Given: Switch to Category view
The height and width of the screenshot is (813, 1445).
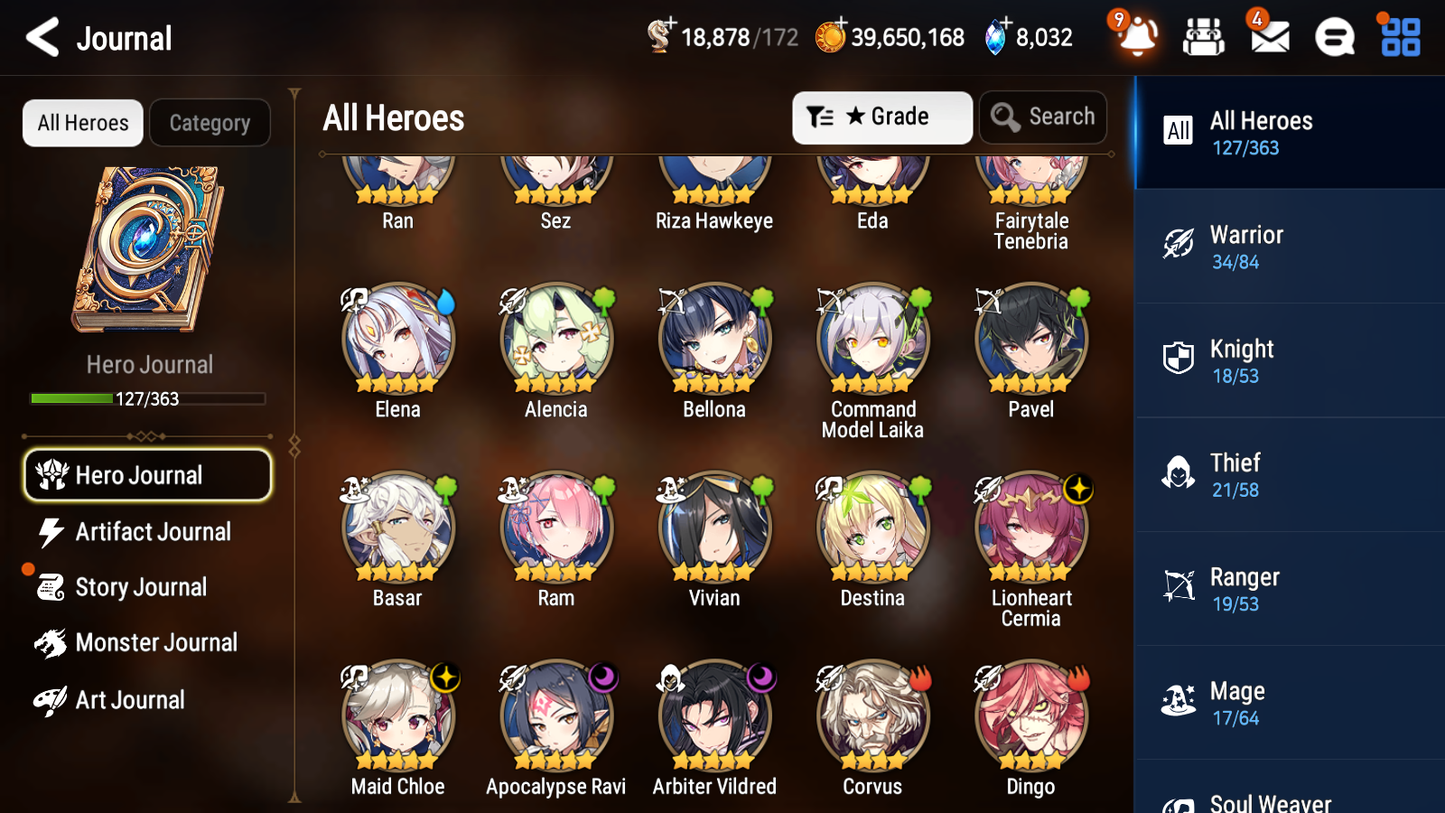Looking at the screenshot, I should 210,123.
